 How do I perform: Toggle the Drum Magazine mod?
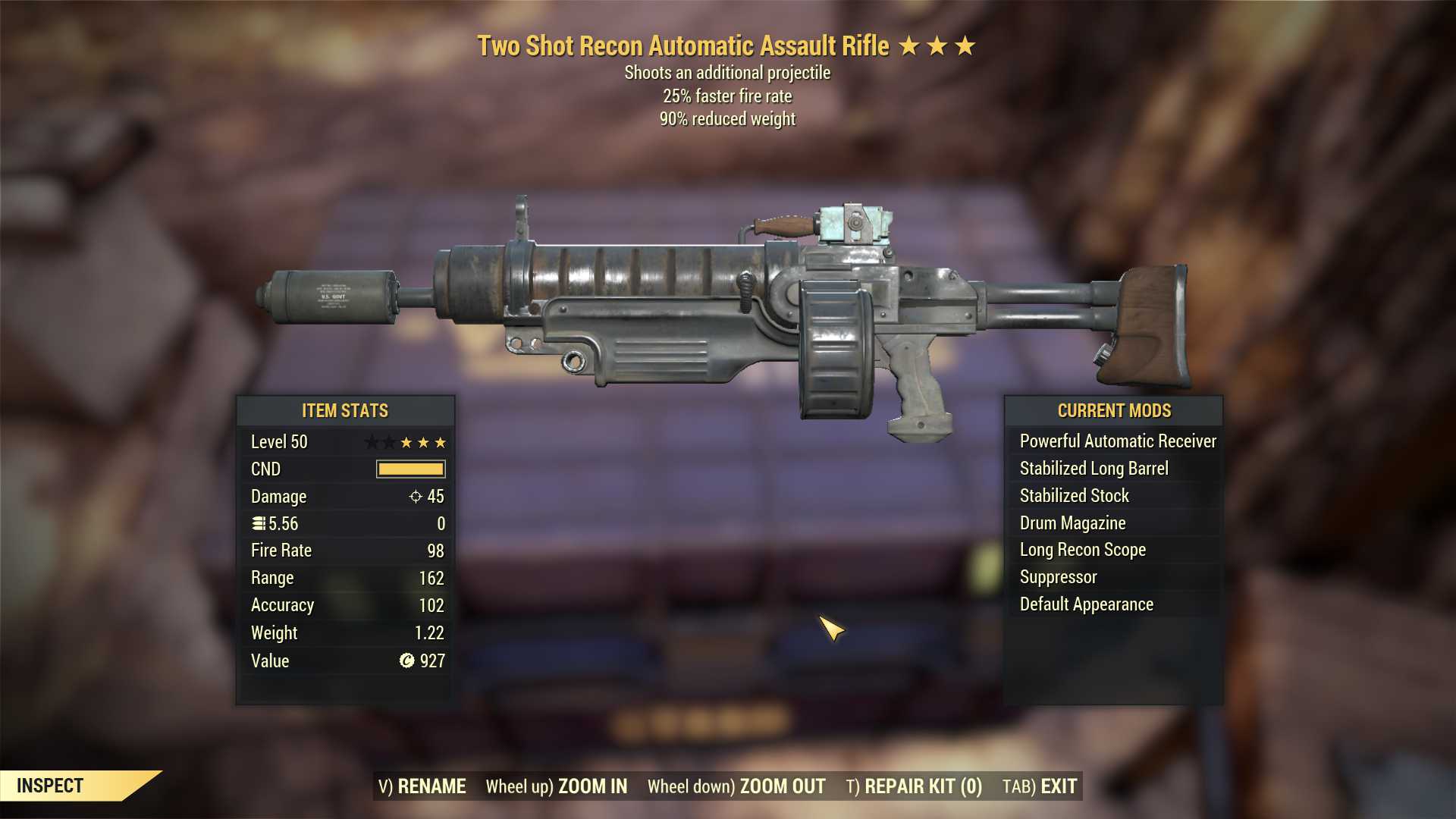coord(1073,522)
